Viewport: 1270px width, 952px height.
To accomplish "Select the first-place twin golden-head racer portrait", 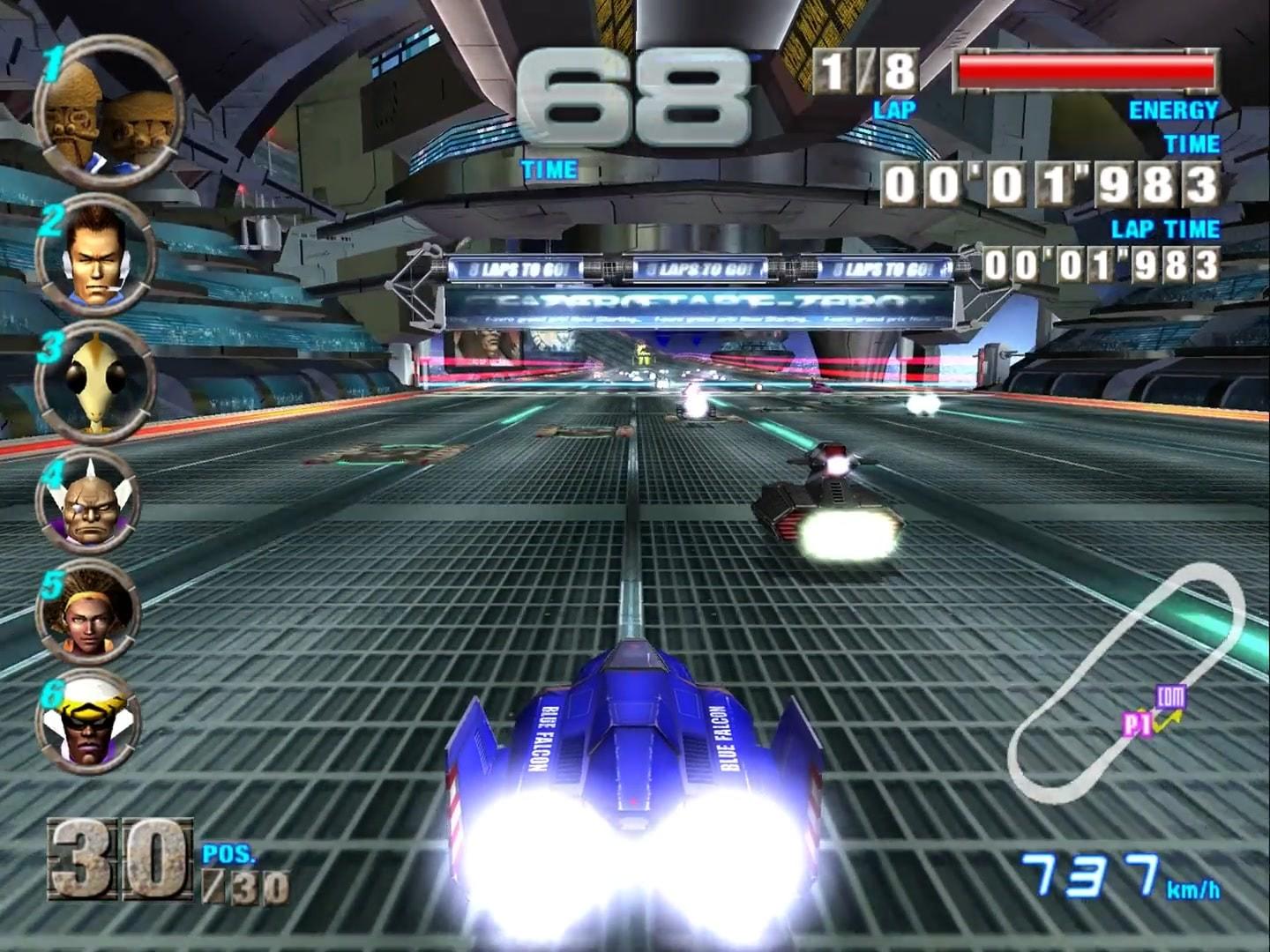I will click(108, 112).
